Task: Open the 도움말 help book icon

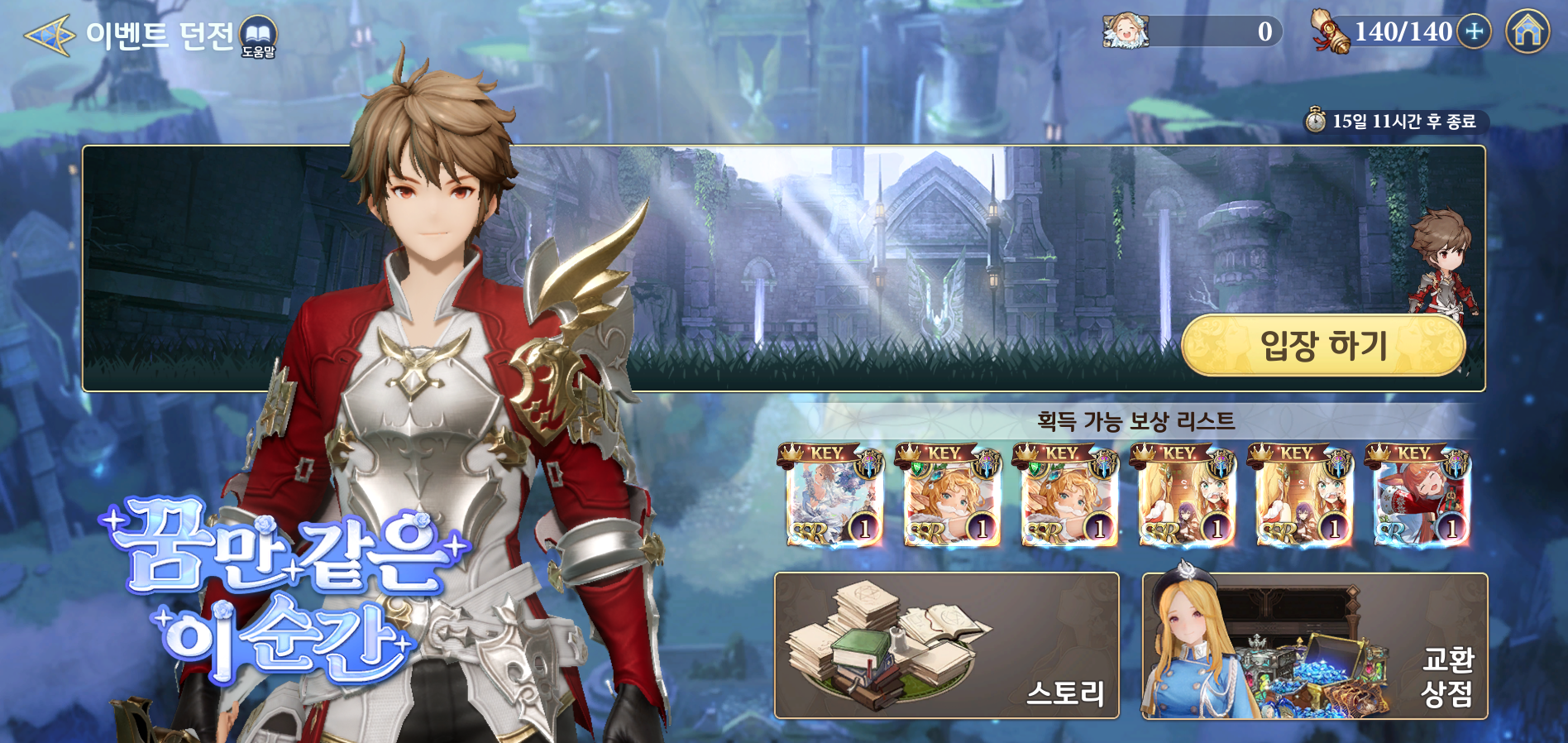Action: click(x=258, y=36)
